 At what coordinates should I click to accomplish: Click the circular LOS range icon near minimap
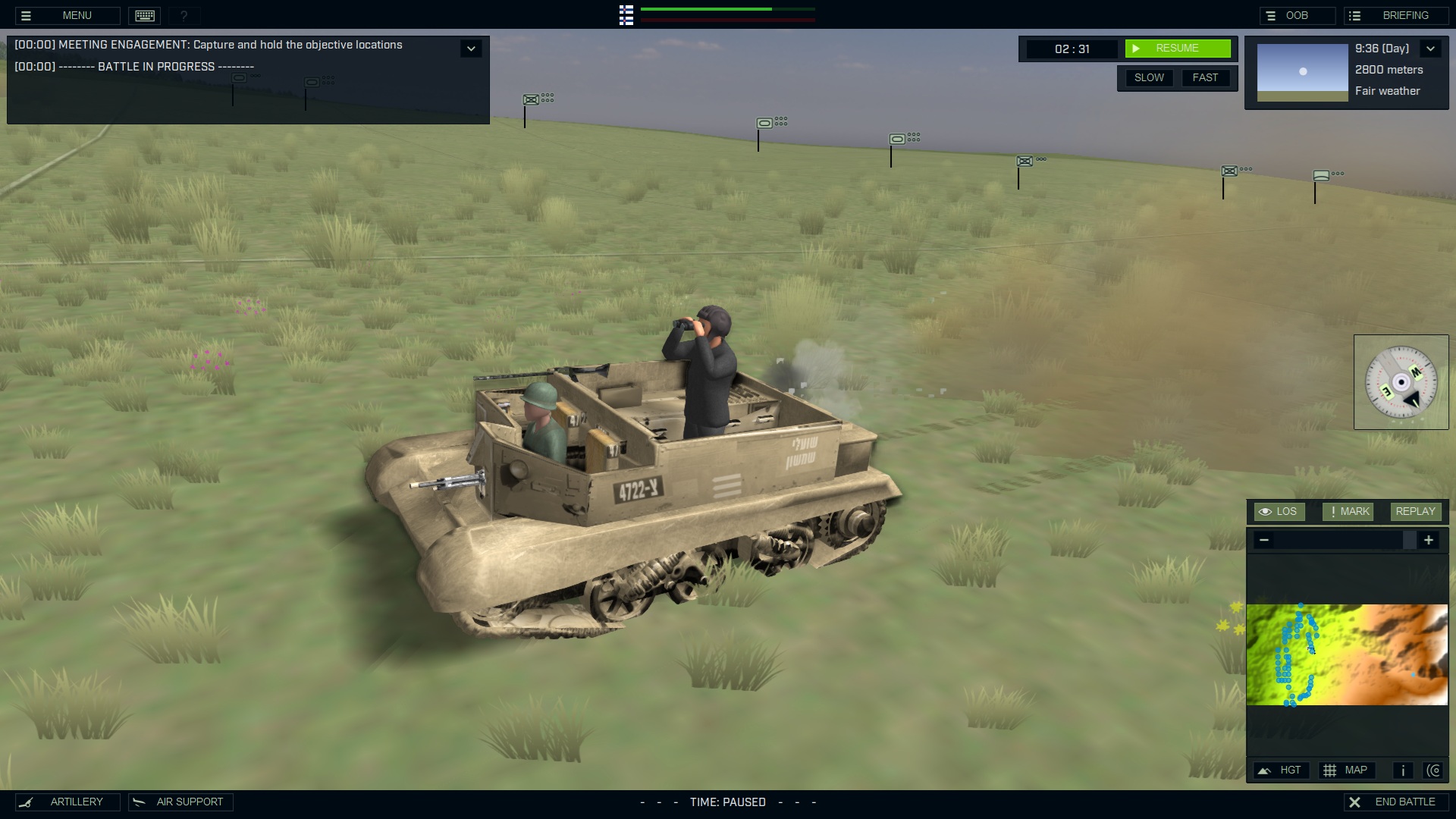pyautogui.click(x=1435, y=770)
